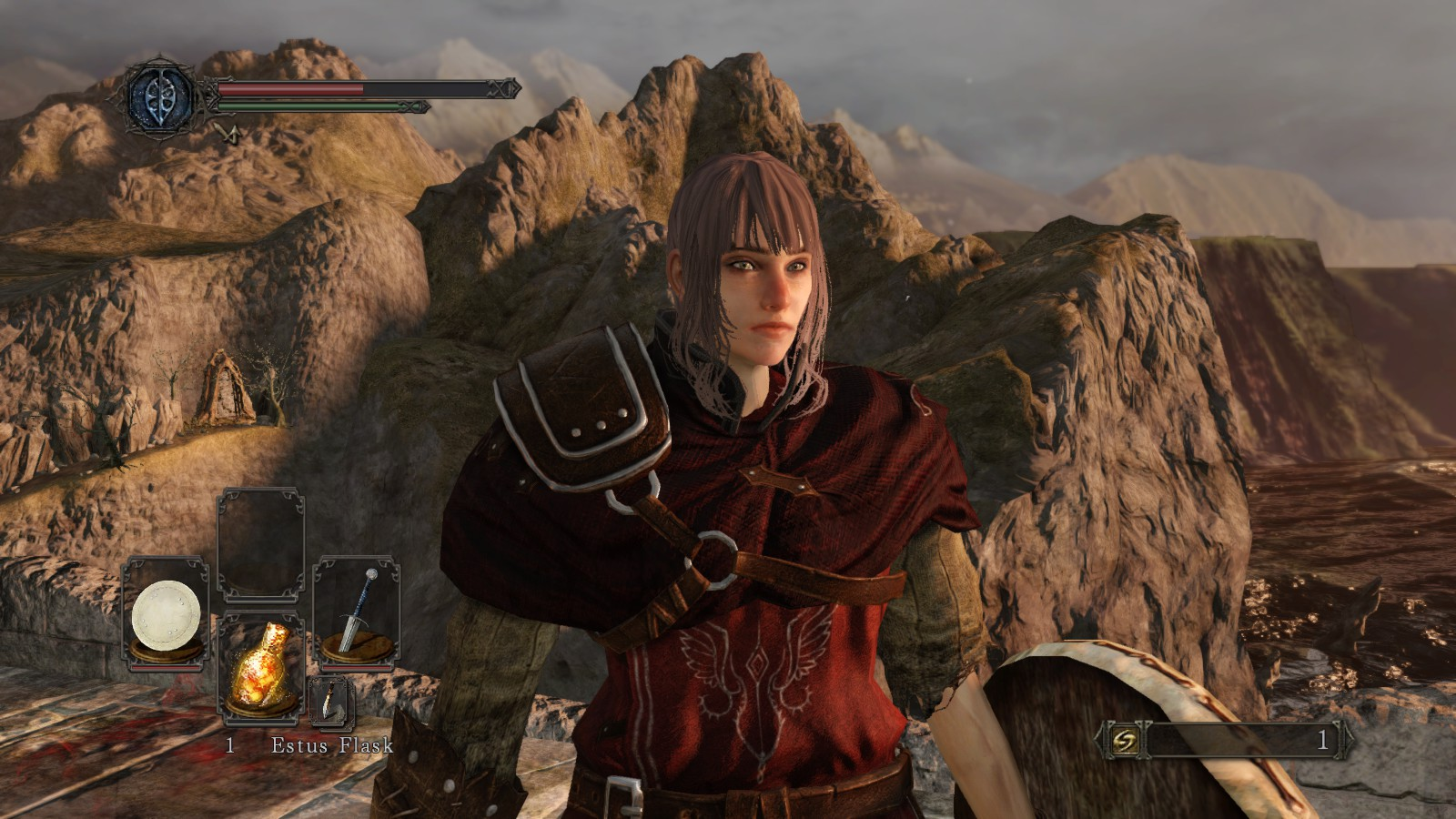The height and width of the screenshot is (819, 1456).
Task: Select the empty spell slot above Estus Flask
Action: [260, 544]
